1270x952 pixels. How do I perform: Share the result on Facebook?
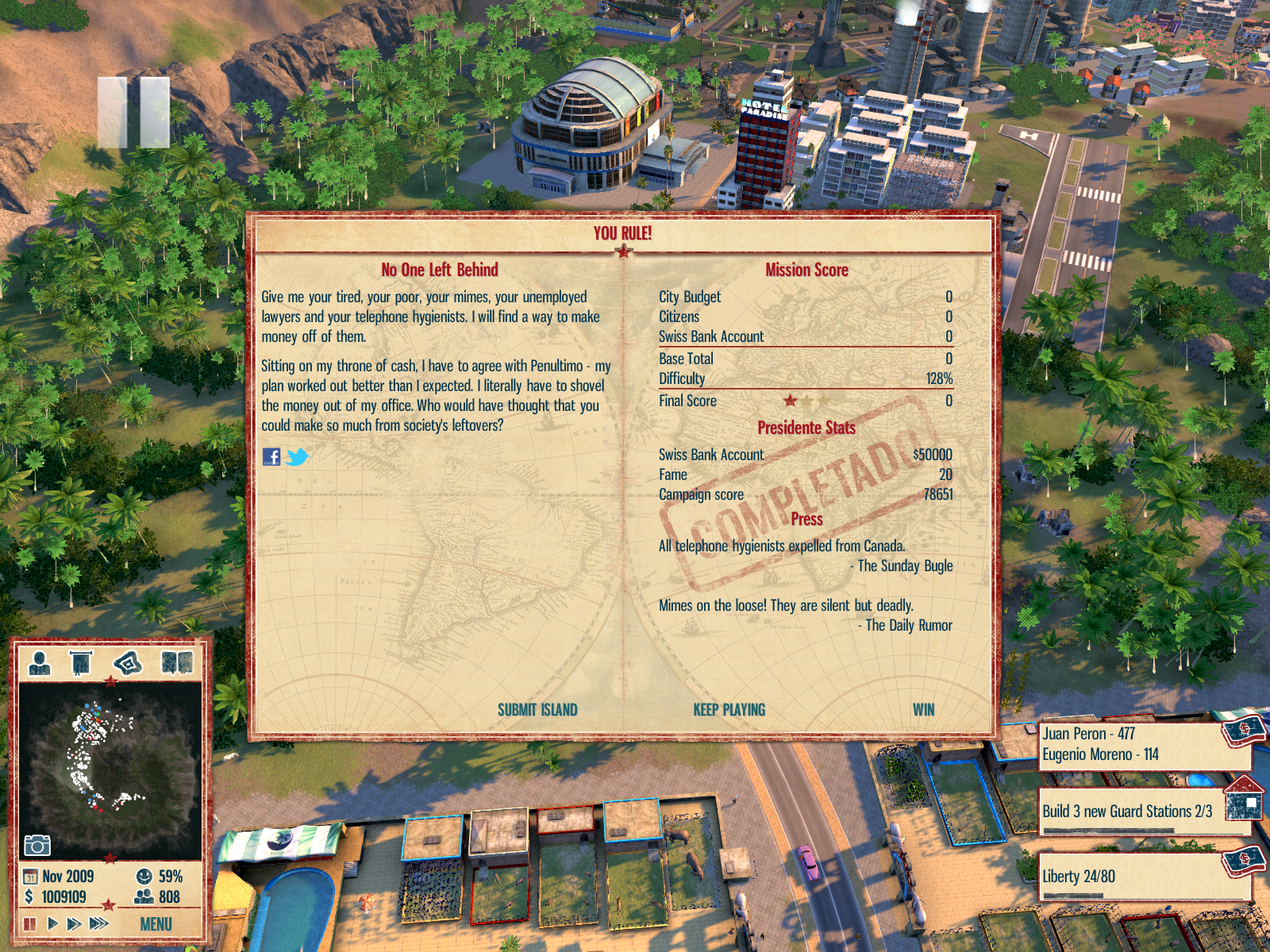pyautogui.click(x=271, y=457)
